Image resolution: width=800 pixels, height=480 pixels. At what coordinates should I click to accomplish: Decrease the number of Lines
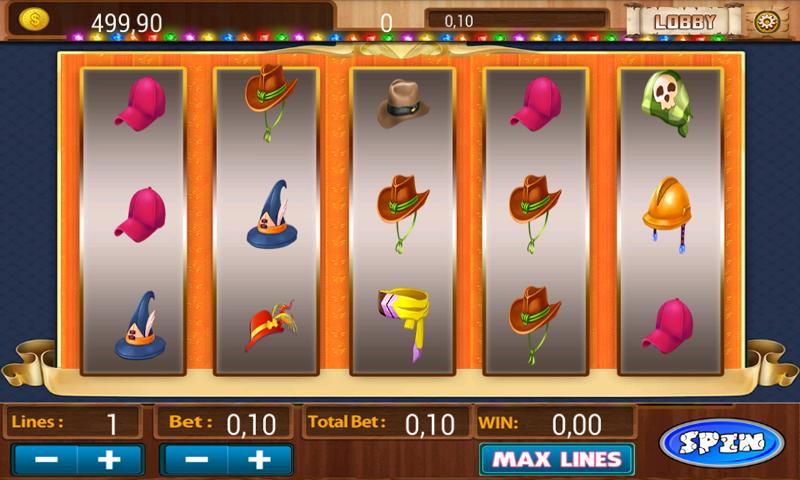point(45,460)
